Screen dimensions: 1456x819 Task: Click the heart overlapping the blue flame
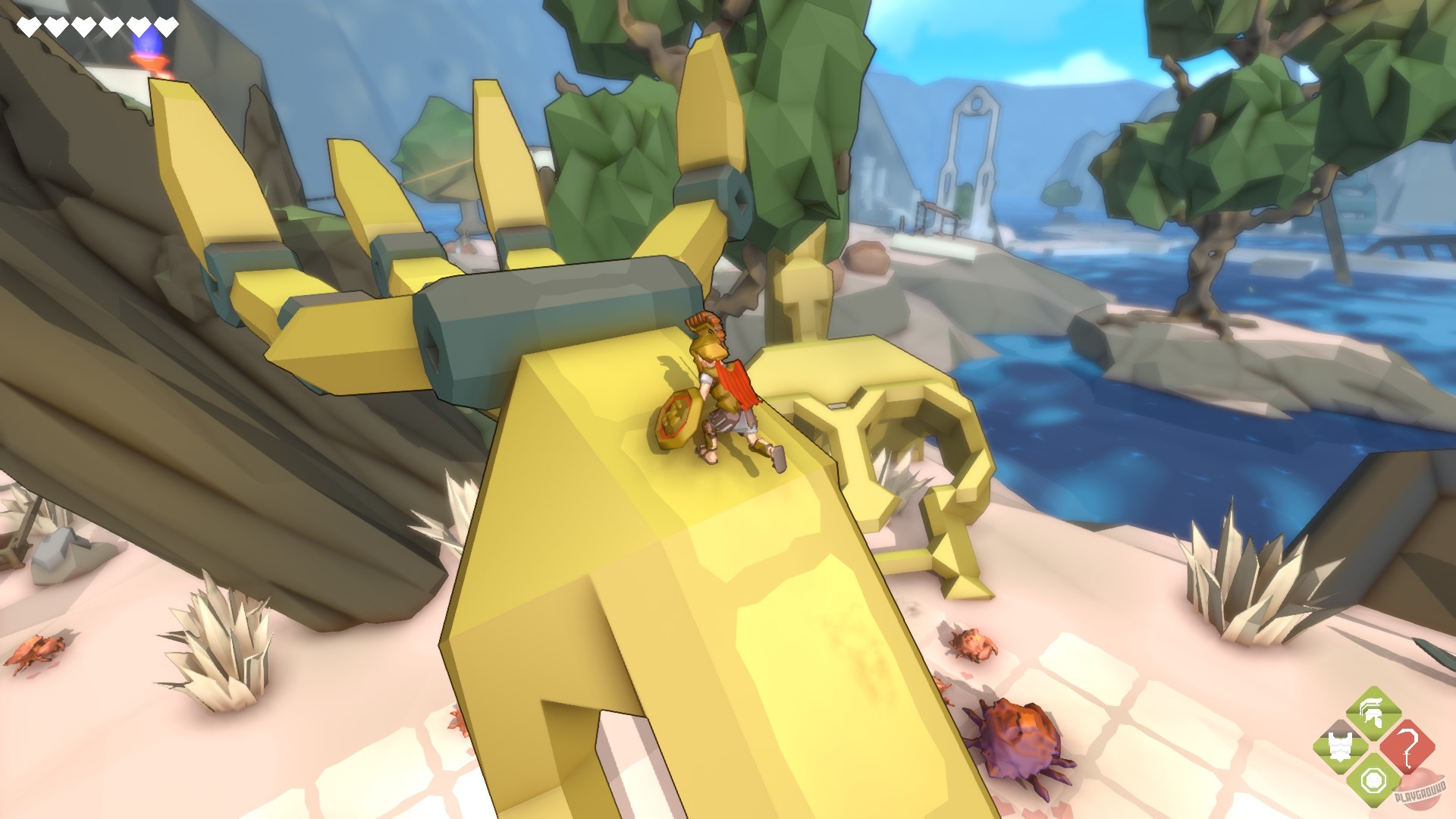click(x=141, y=27)
